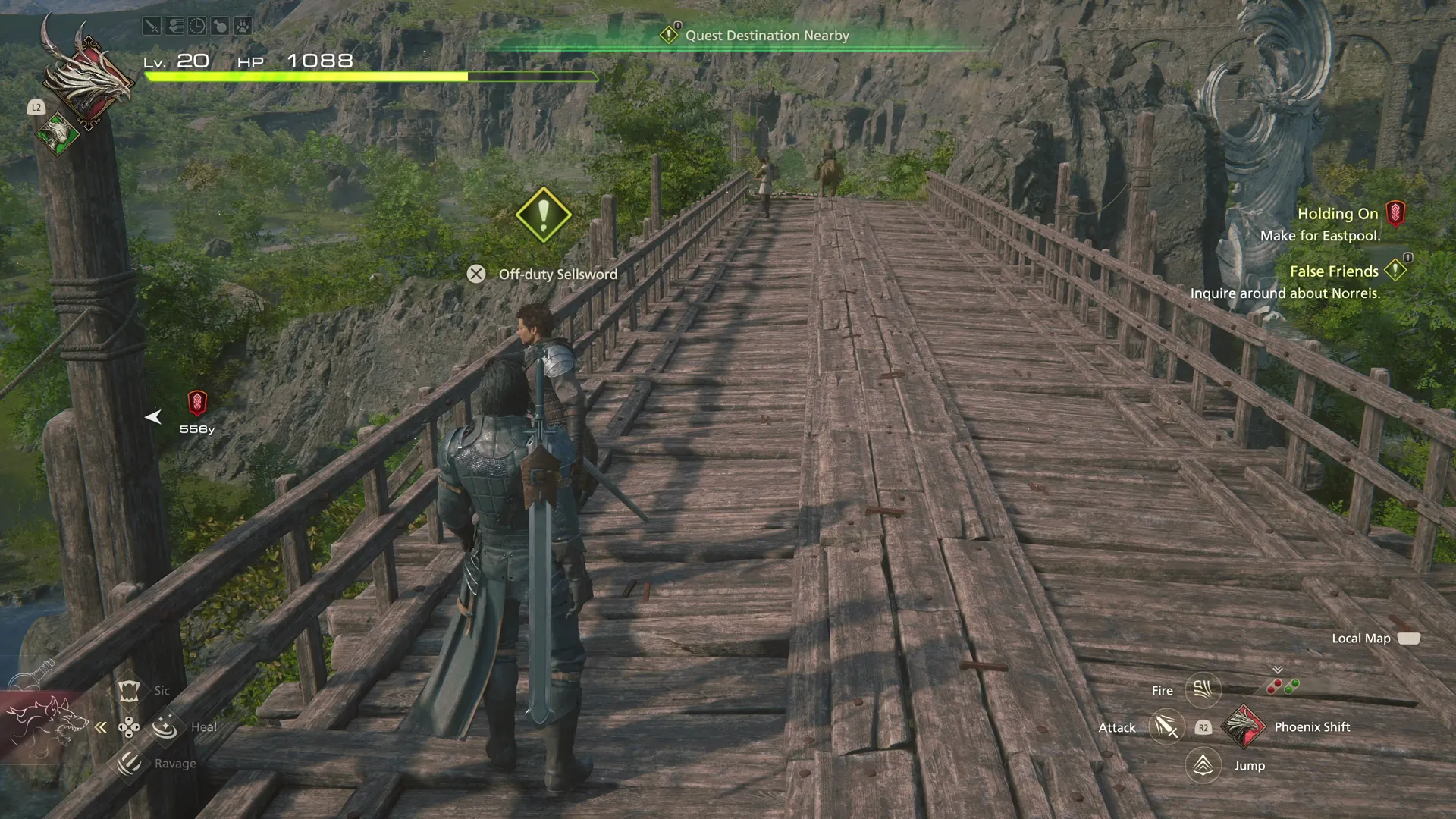Viewport: 1456px width, 819px height.
Task: Click the potion flask icon in top toolbar
Action: 221,25
